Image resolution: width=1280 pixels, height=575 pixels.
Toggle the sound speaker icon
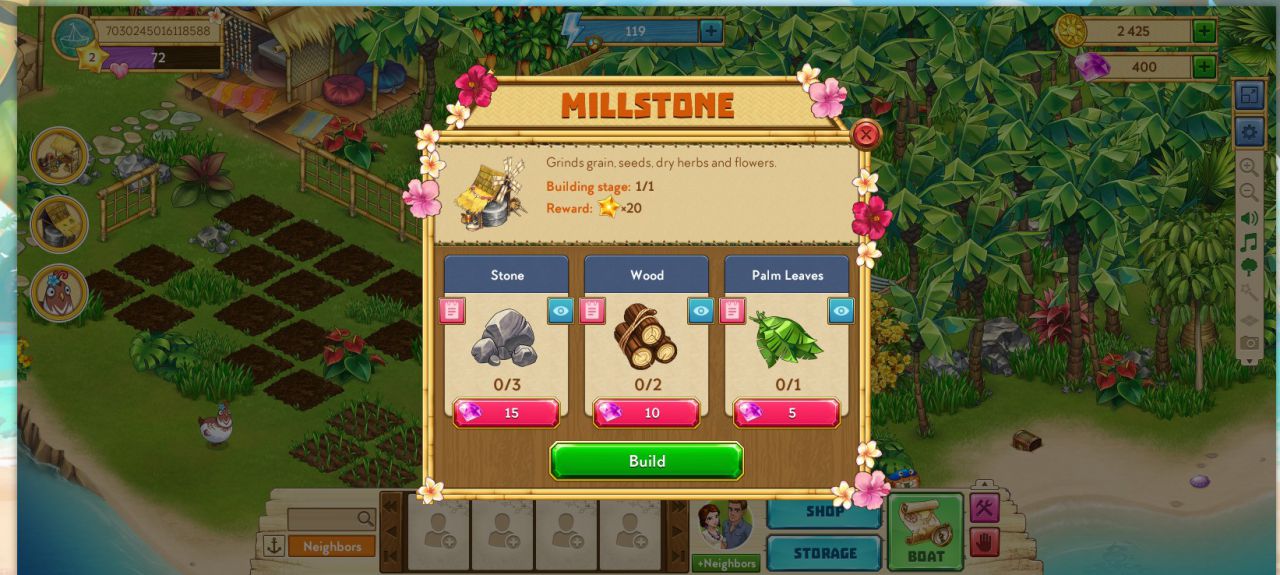pos(1249,218)
